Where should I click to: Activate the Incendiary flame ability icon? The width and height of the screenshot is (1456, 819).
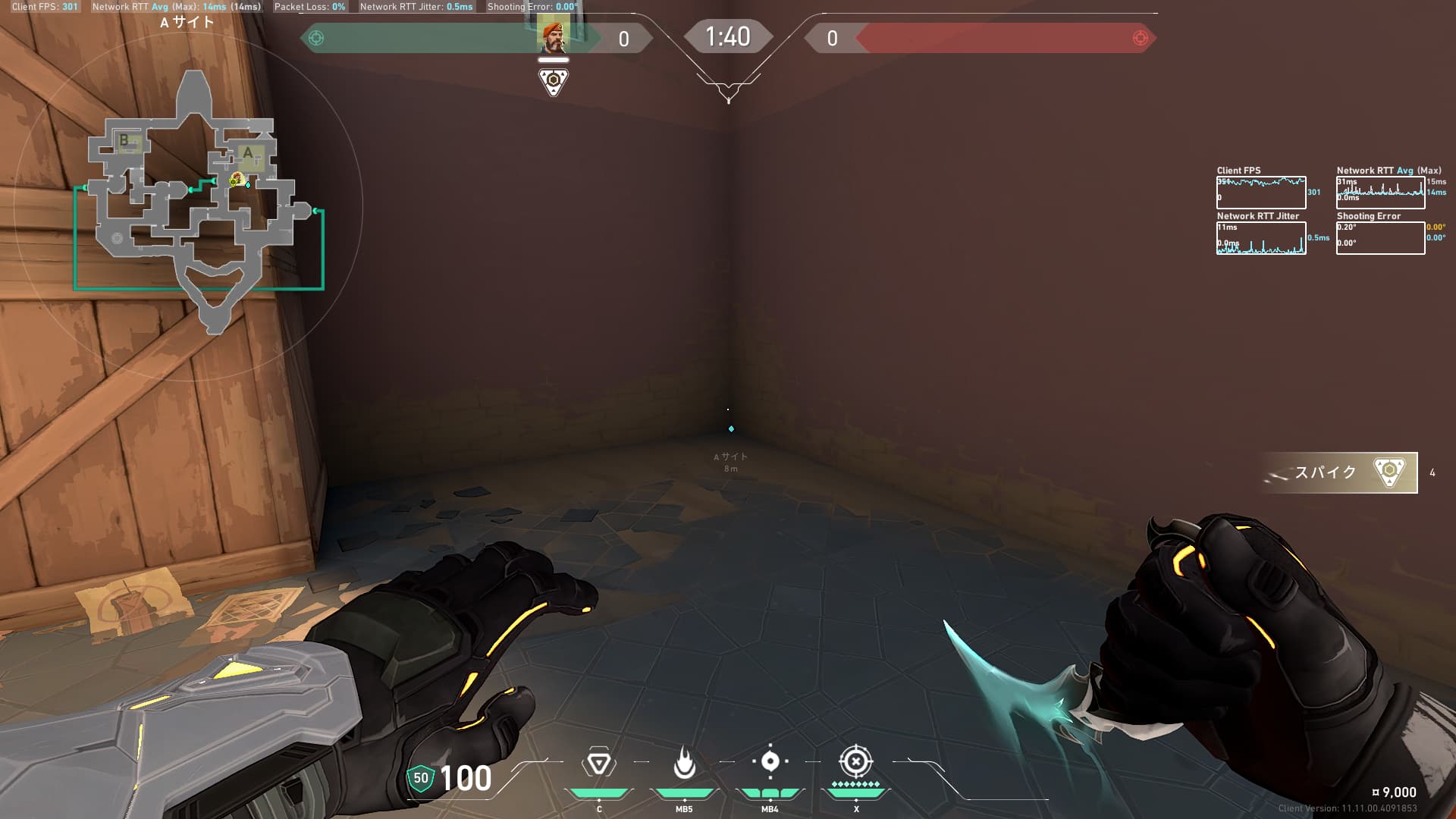684,764
